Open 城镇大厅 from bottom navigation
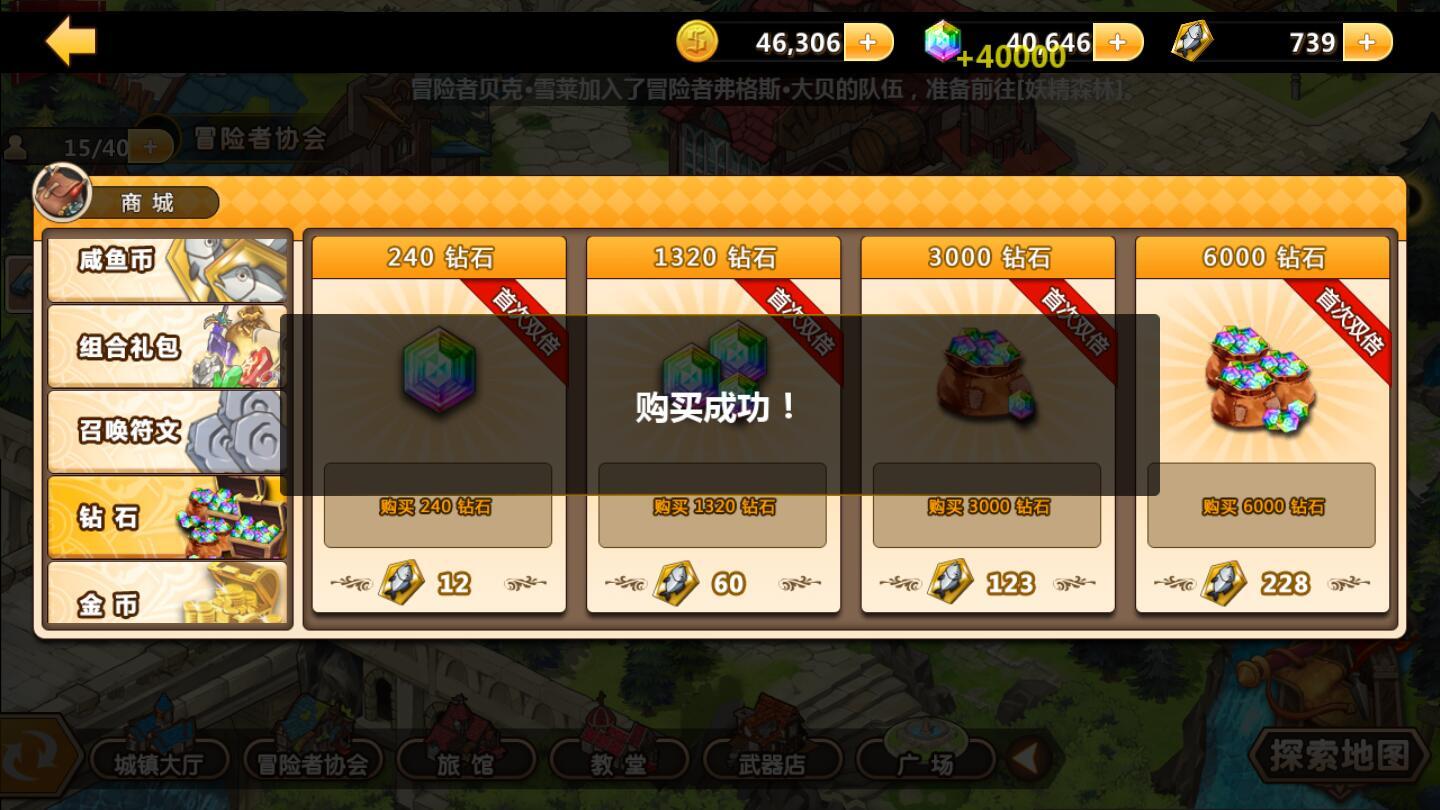Screen dimensions: 1440x810 coord(160,760)
